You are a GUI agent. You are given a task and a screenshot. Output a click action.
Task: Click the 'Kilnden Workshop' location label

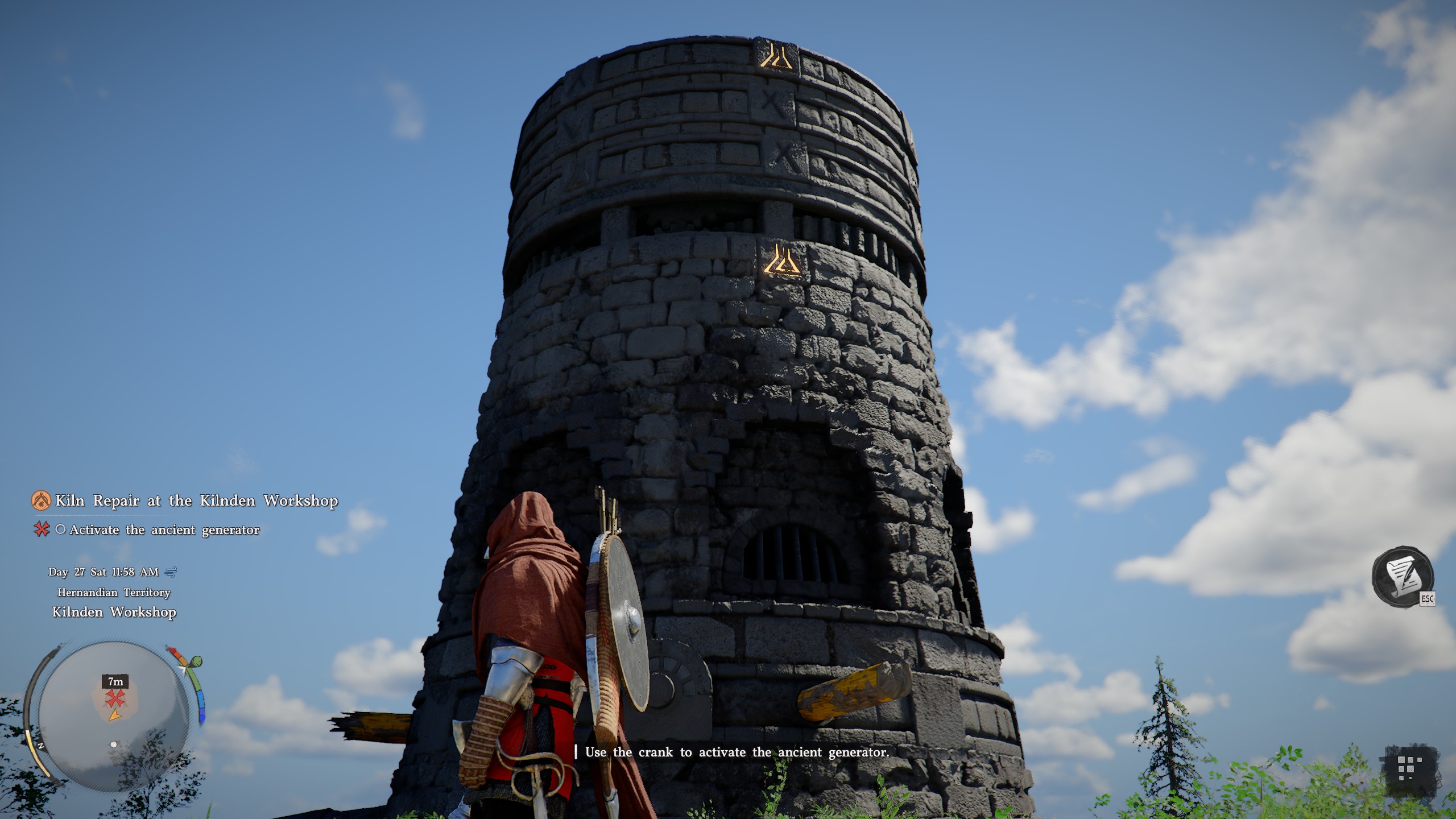[113, 613]
